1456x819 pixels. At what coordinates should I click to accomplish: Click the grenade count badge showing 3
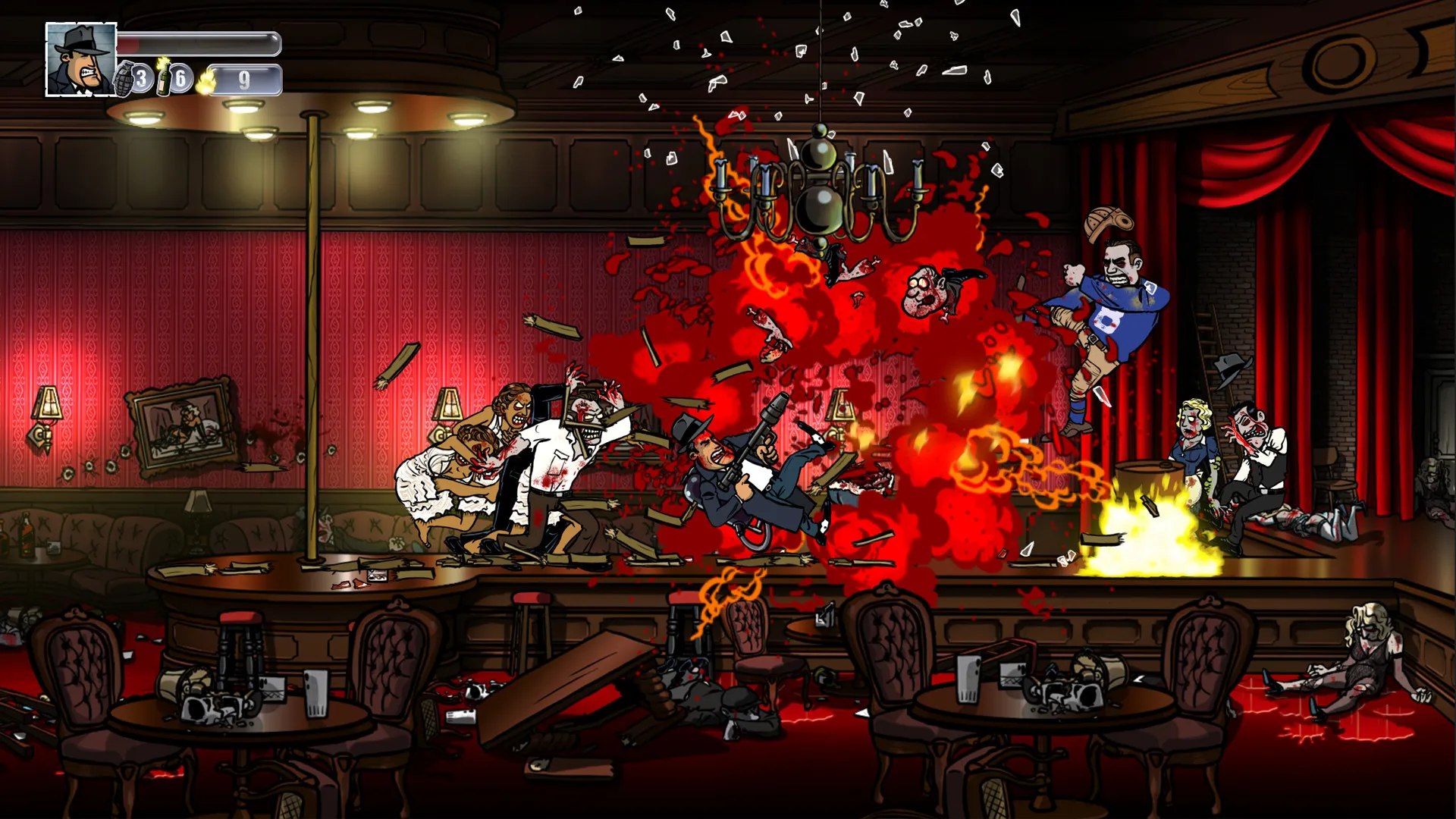pyautogui.click(x=142, y=80)
